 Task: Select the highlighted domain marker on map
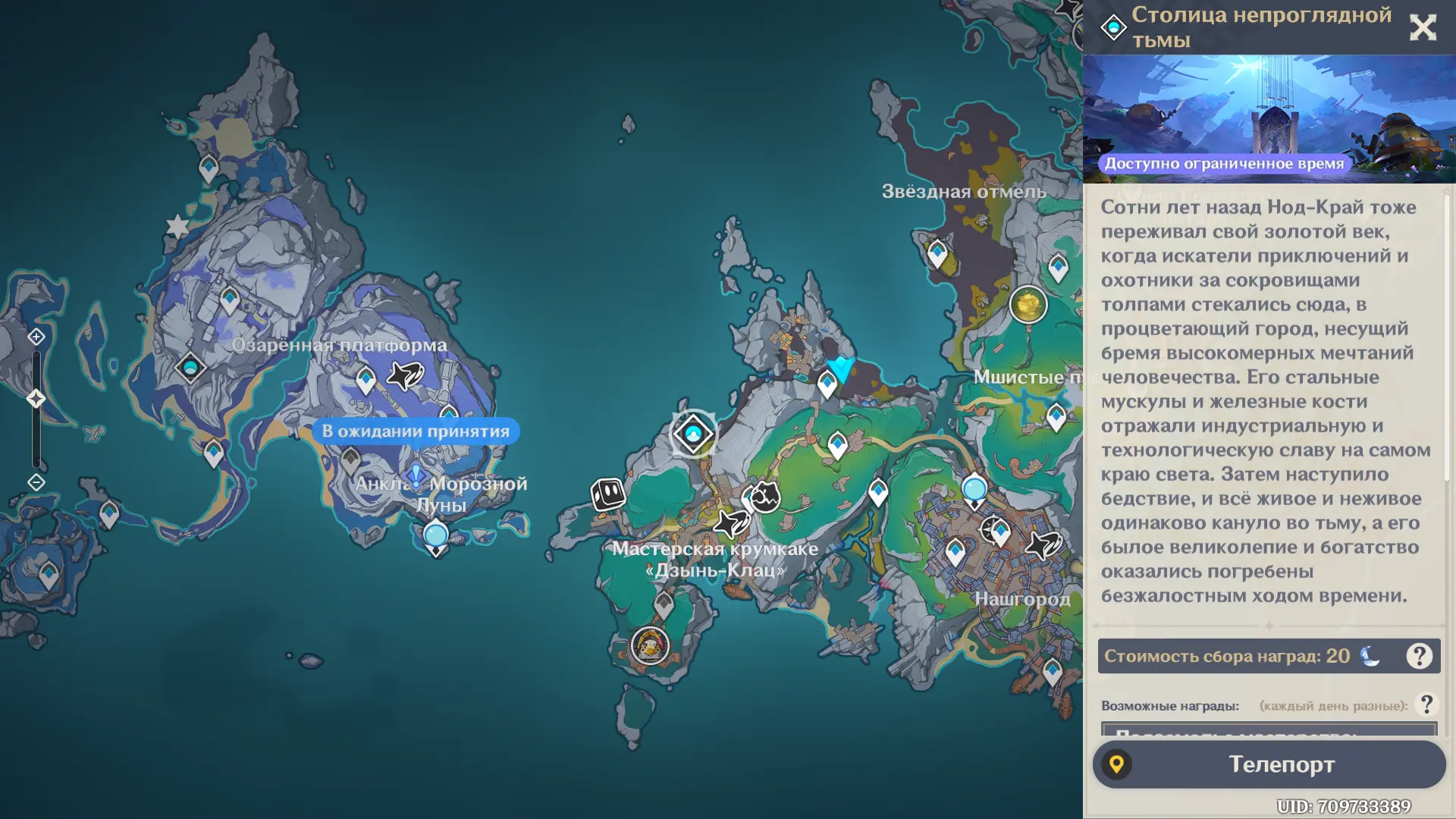(x=693, y=434)
